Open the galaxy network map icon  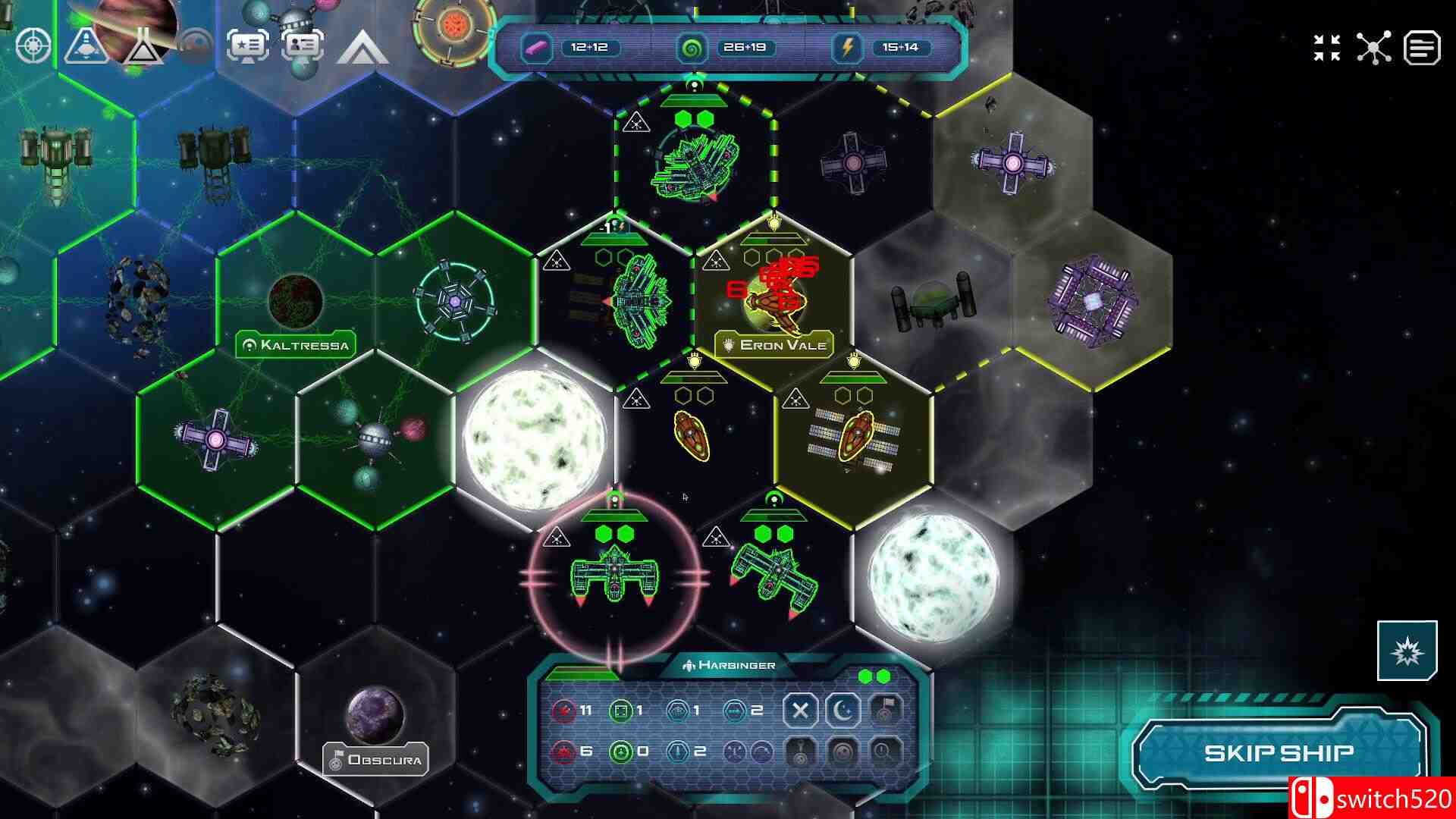[1374, 47]
